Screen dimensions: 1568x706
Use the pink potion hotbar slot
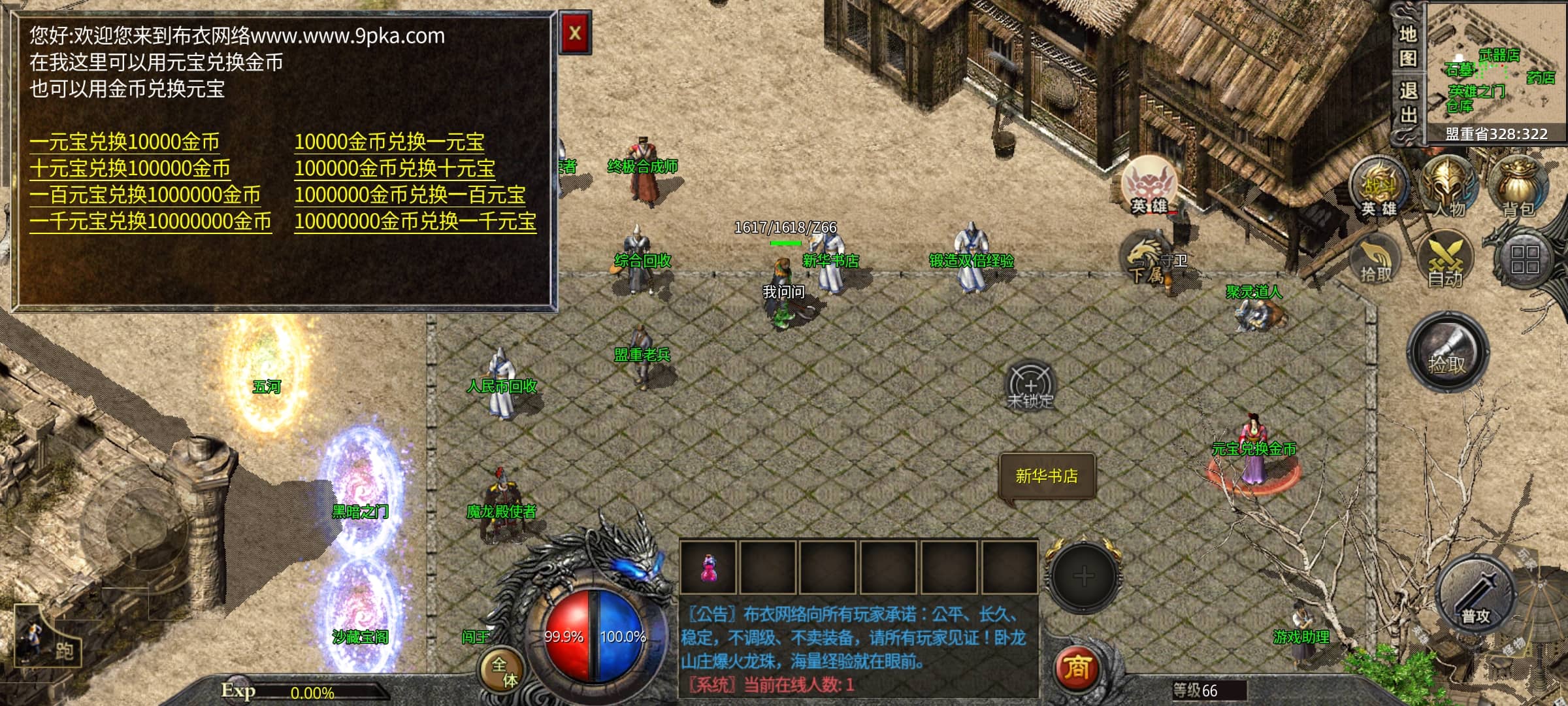tap(708, 568)
